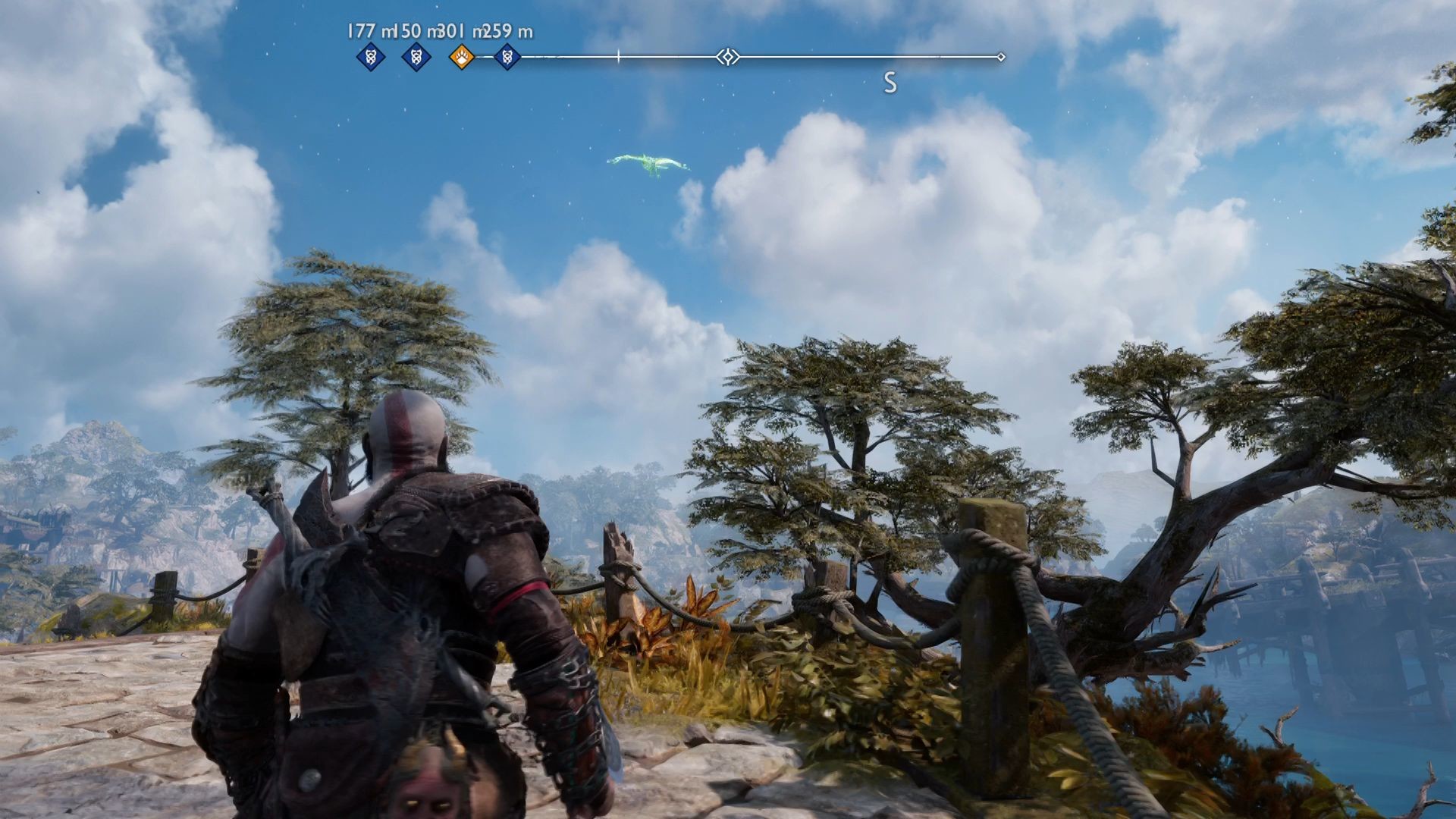Viewport: 1456px width, 819px height.
Task: Click the blue quest marker at 259 m
Action: (x=506, y=55)
